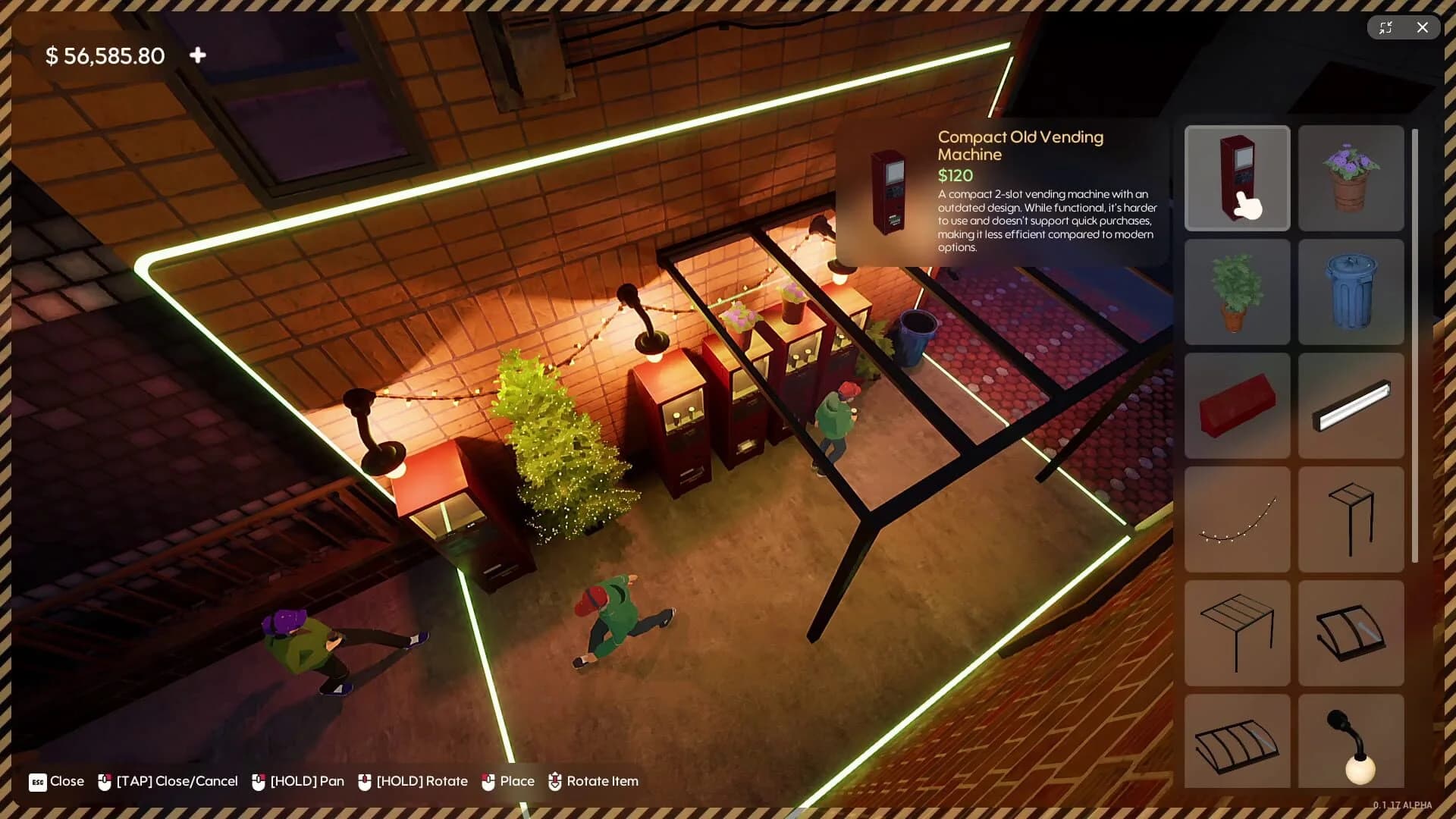Select the purple flower pot item
The height and width of the screenshot is (819, 1456).
coord(1350,178)
